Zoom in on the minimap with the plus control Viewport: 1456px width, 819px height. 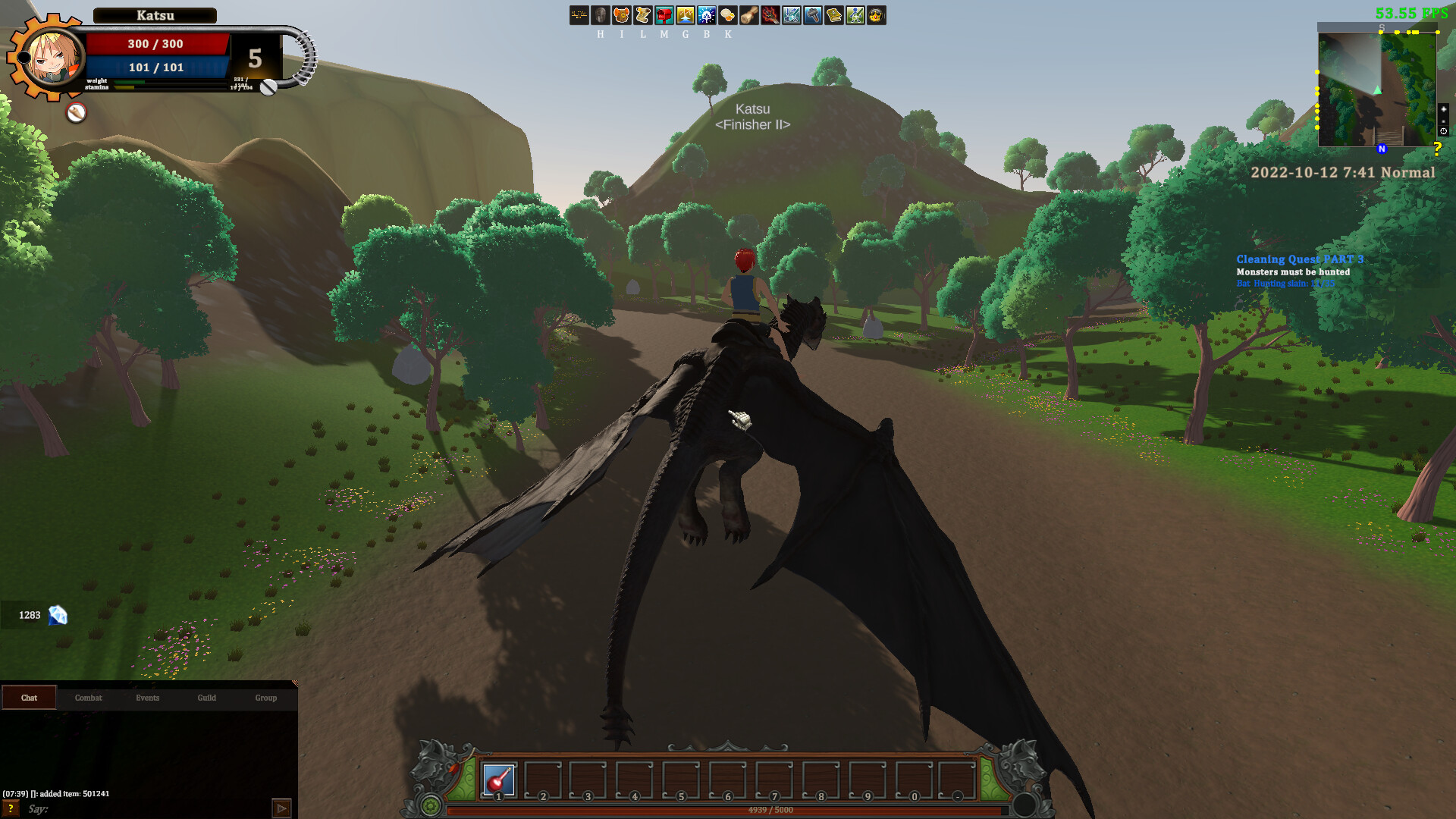(x=1444, y=108)
